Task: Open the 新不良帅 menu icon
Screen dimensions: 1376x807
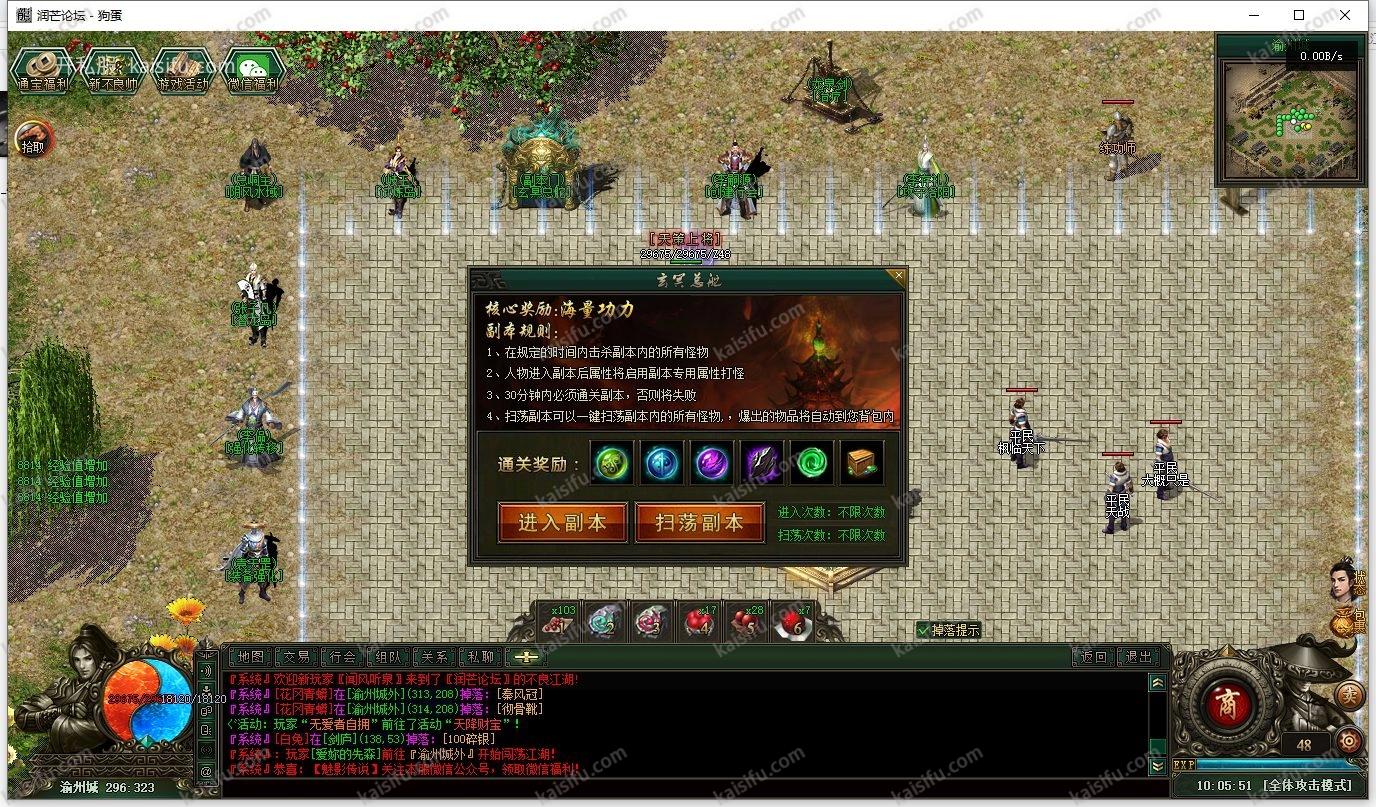Action: tap(112, 70)
